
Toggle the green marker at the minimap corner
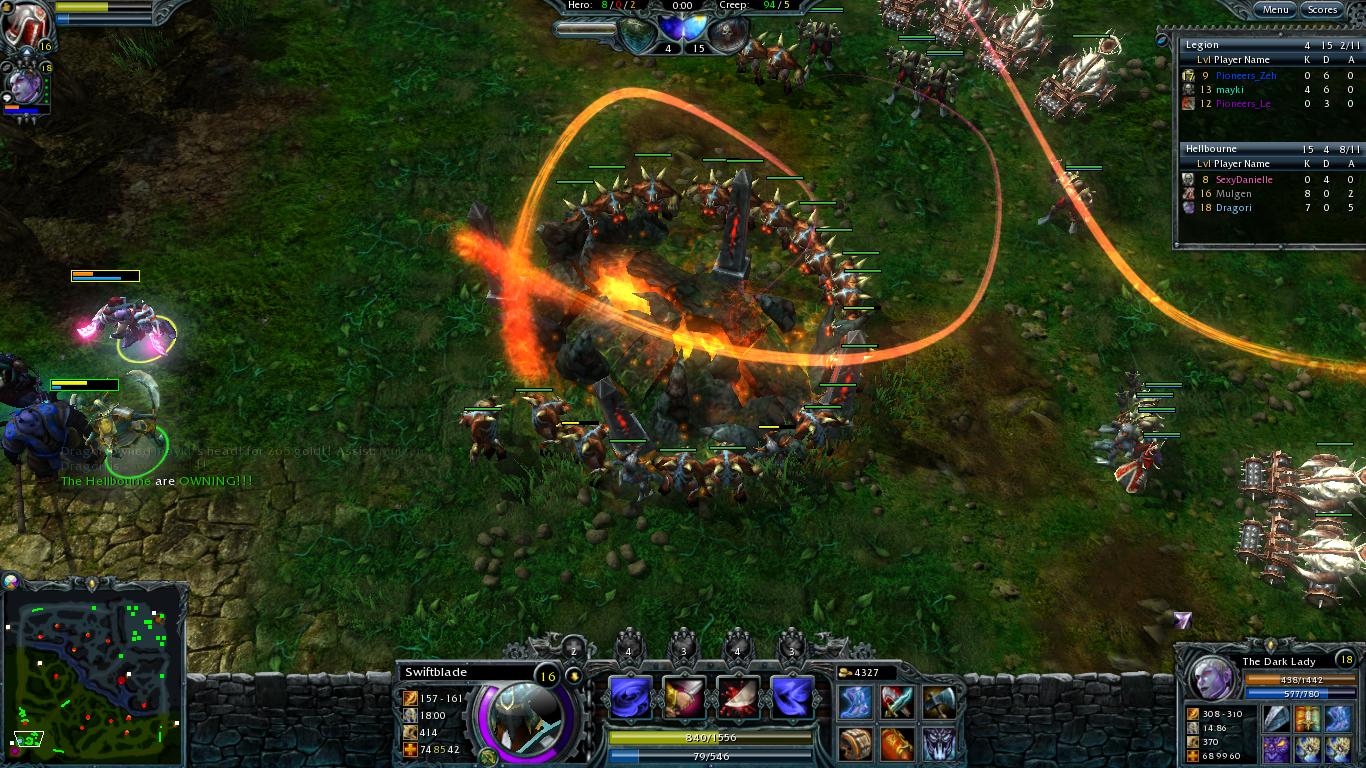tap(33, 740)
